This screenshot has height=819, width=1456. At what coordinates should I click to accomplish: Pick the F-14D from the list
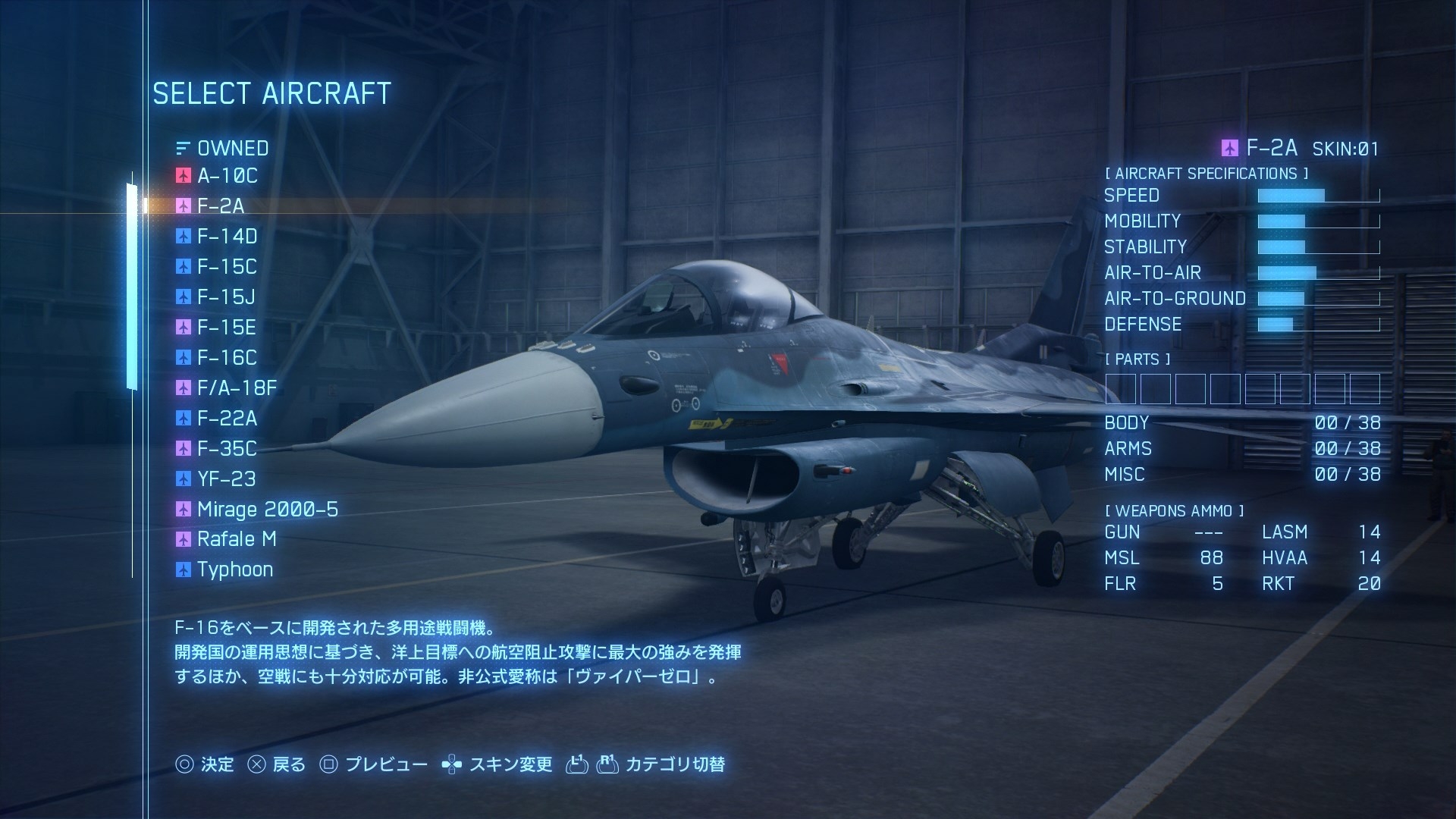click(x=227, y=237)
